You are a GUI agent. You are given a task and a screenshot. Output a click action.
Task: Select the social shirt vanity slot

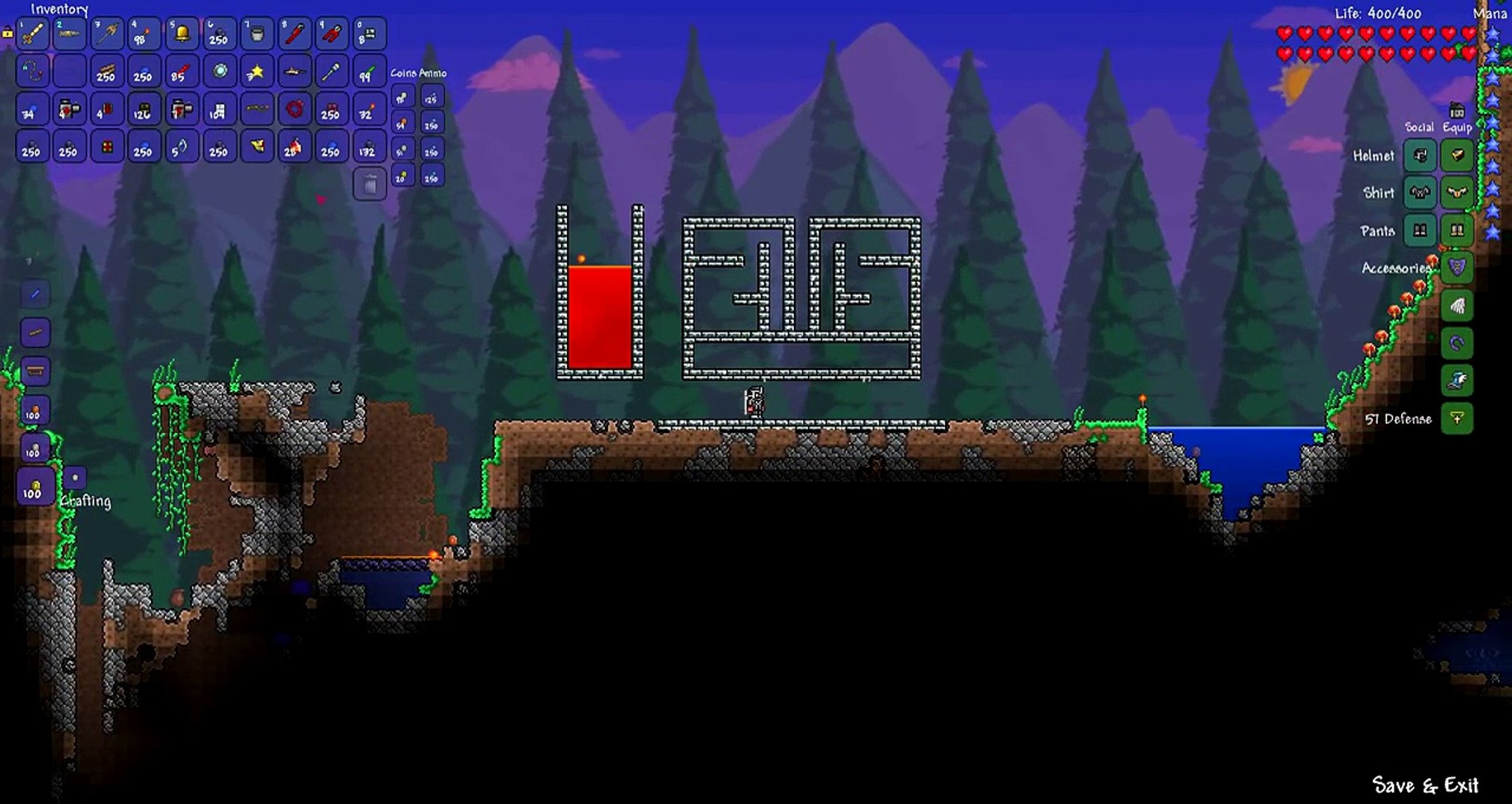[1420, 193]
